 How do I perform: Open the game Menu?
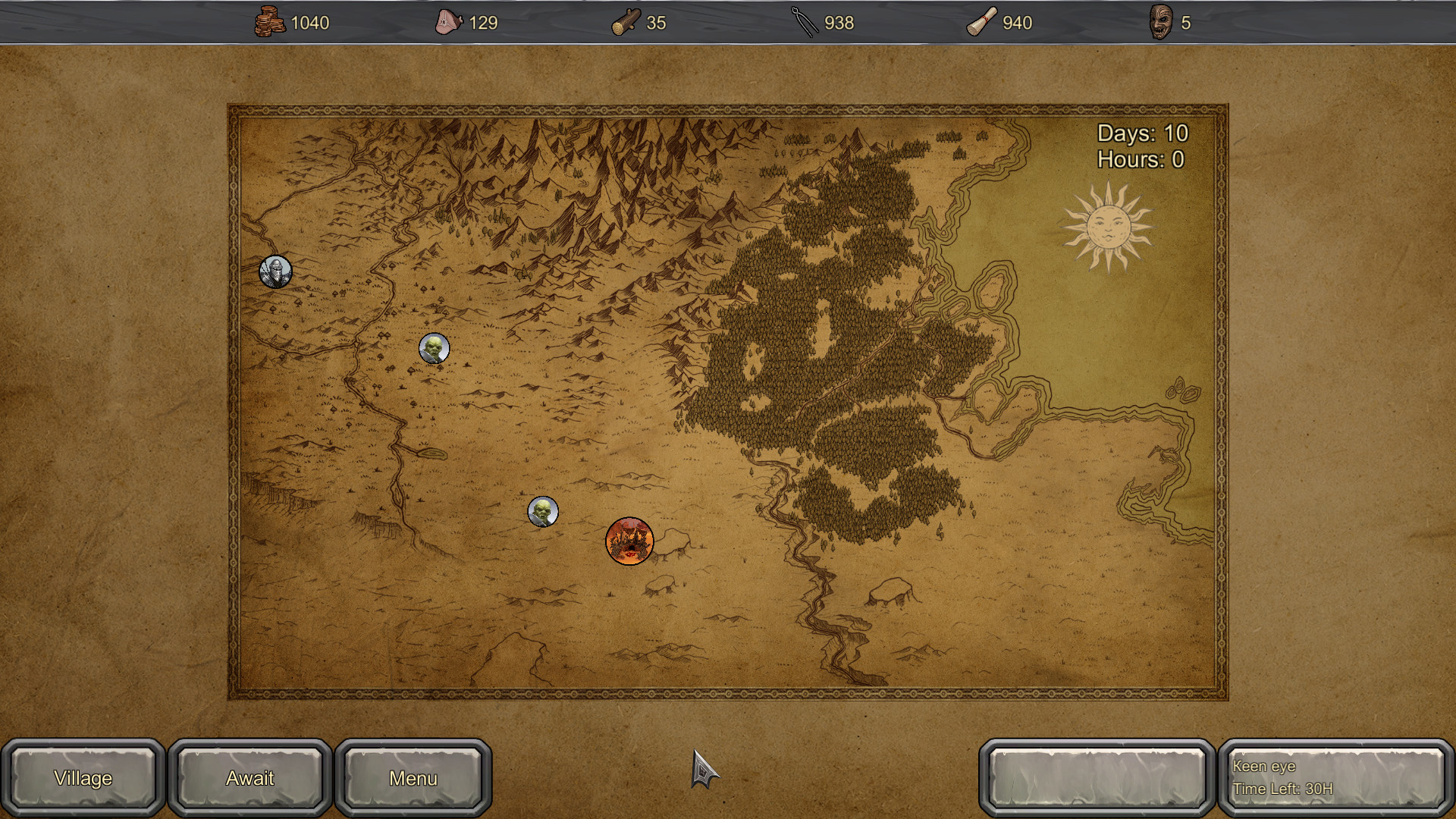[x=413, y=777]
